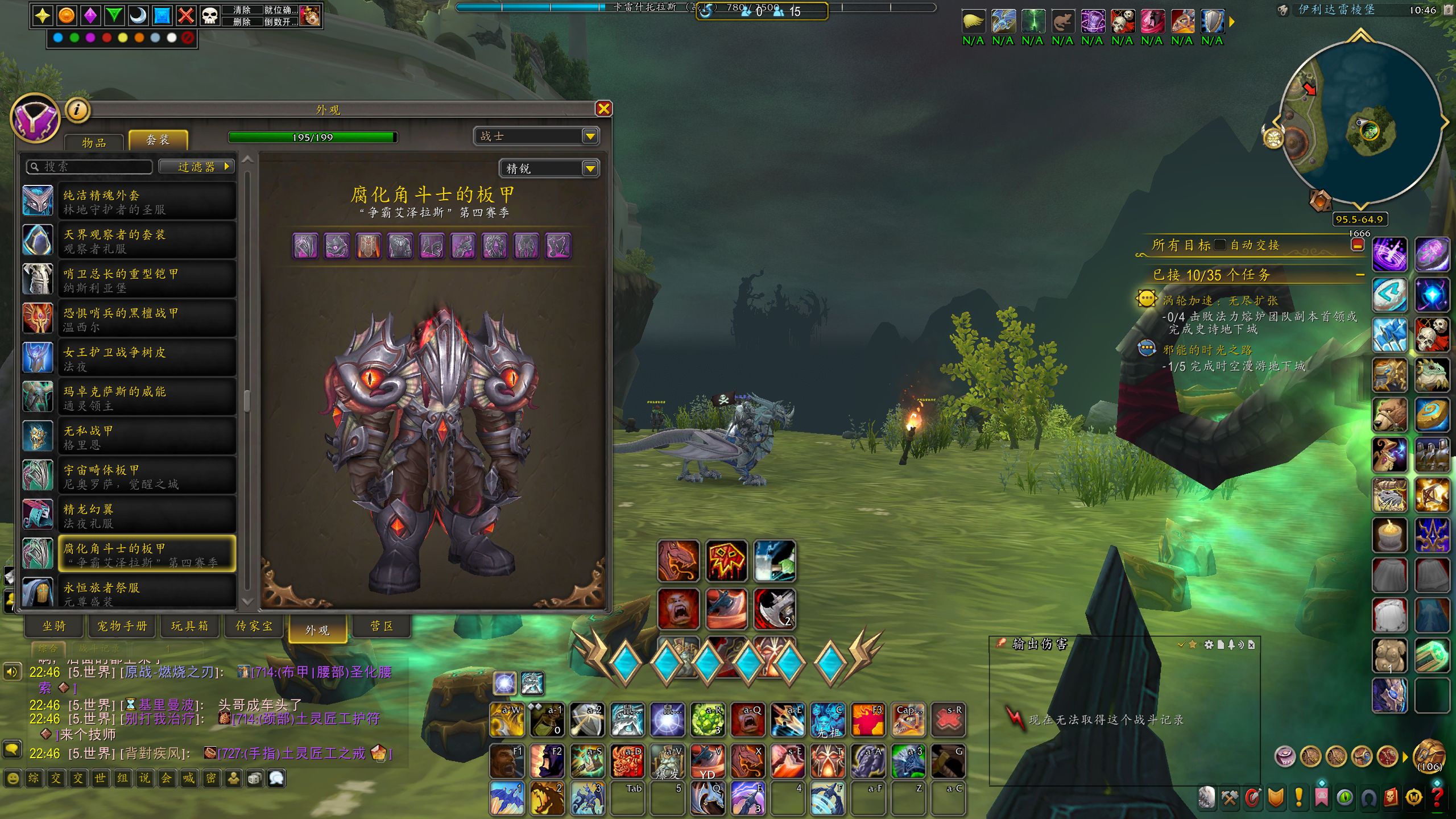Open the 营区 tab
Screen dimensions: 1456x819
click(x=382, y=626)
